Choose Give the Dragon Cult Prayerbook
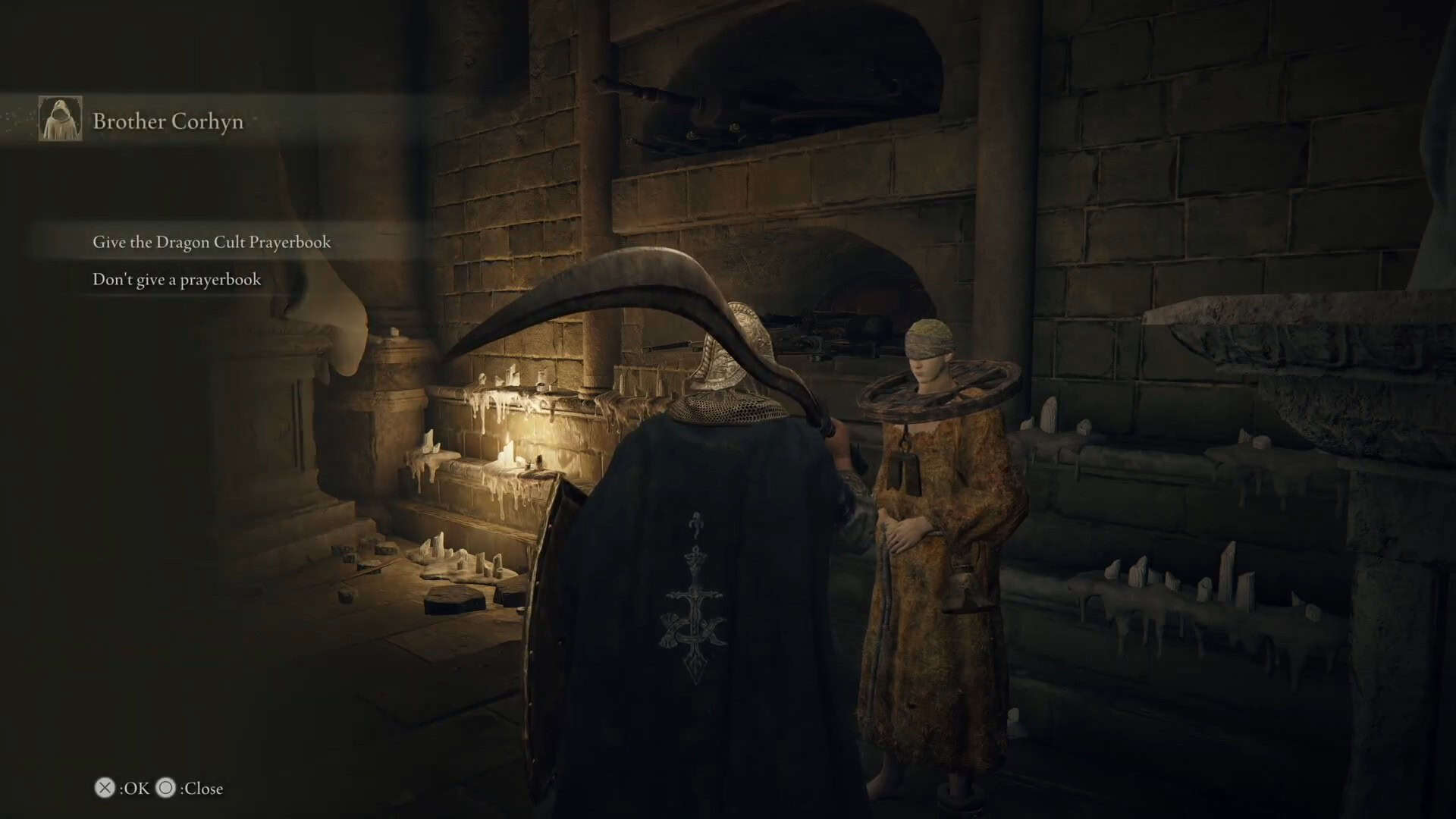The image size is (1456, 819). [212, 242]
